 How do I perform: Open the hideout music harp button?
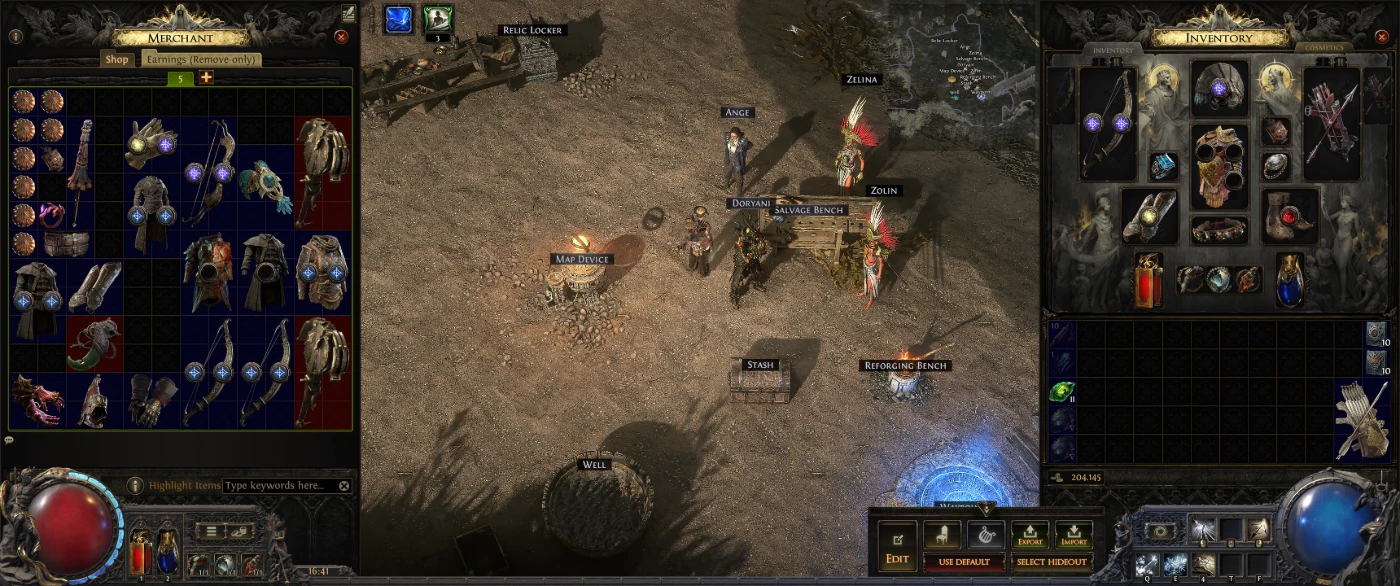pyautogui.click(x=986, y=535)
